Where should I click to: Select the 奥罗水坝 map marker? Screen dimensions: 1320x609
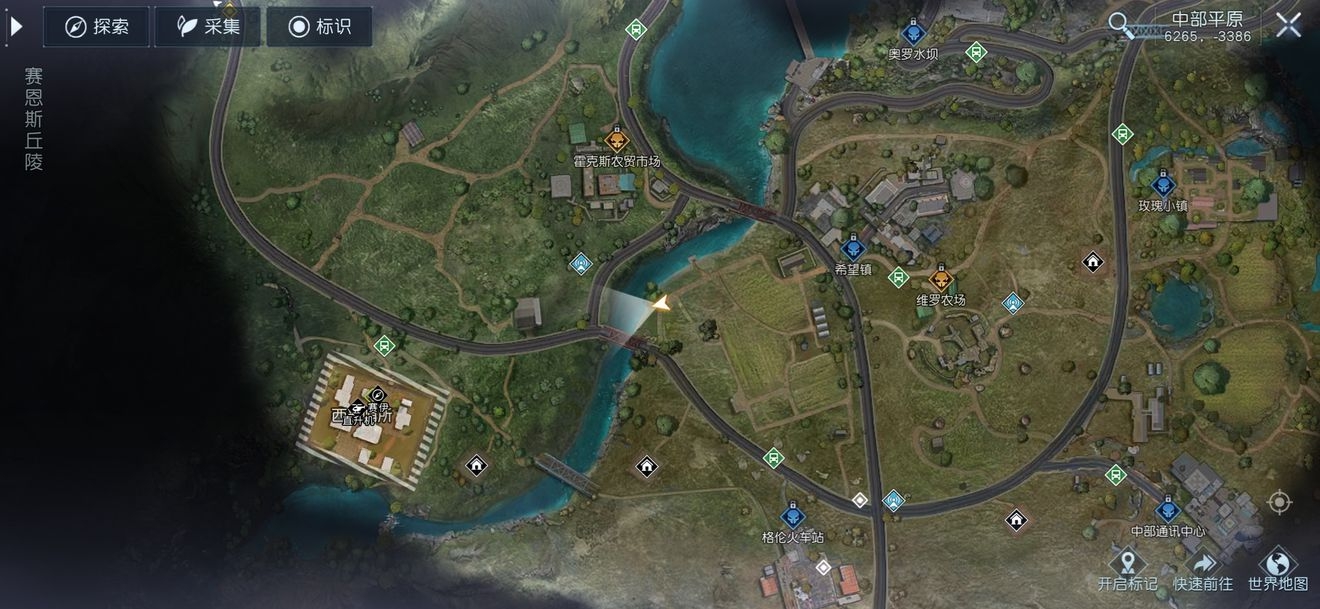point(911,34)
